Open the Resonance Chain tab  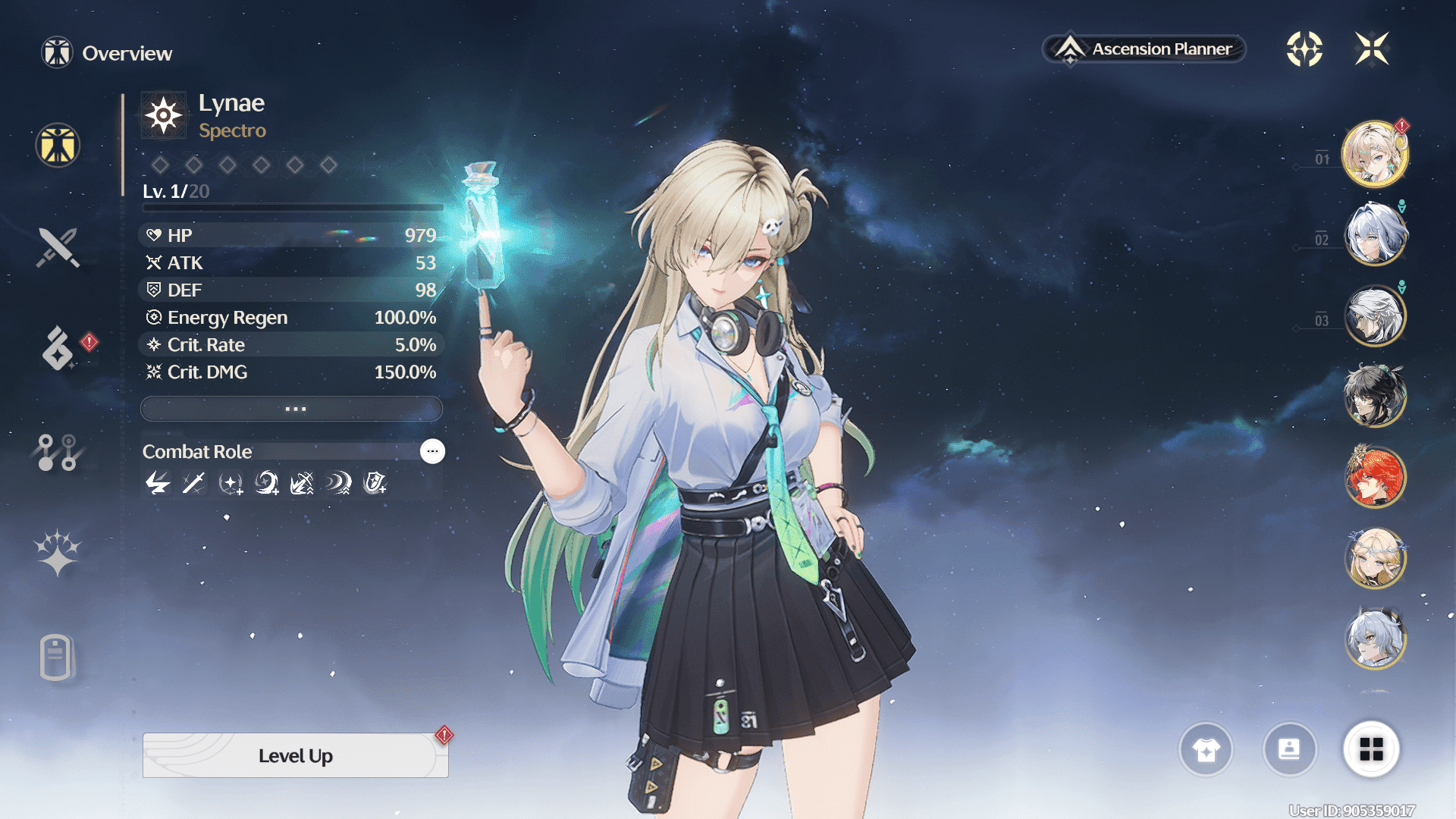[58, 554]
